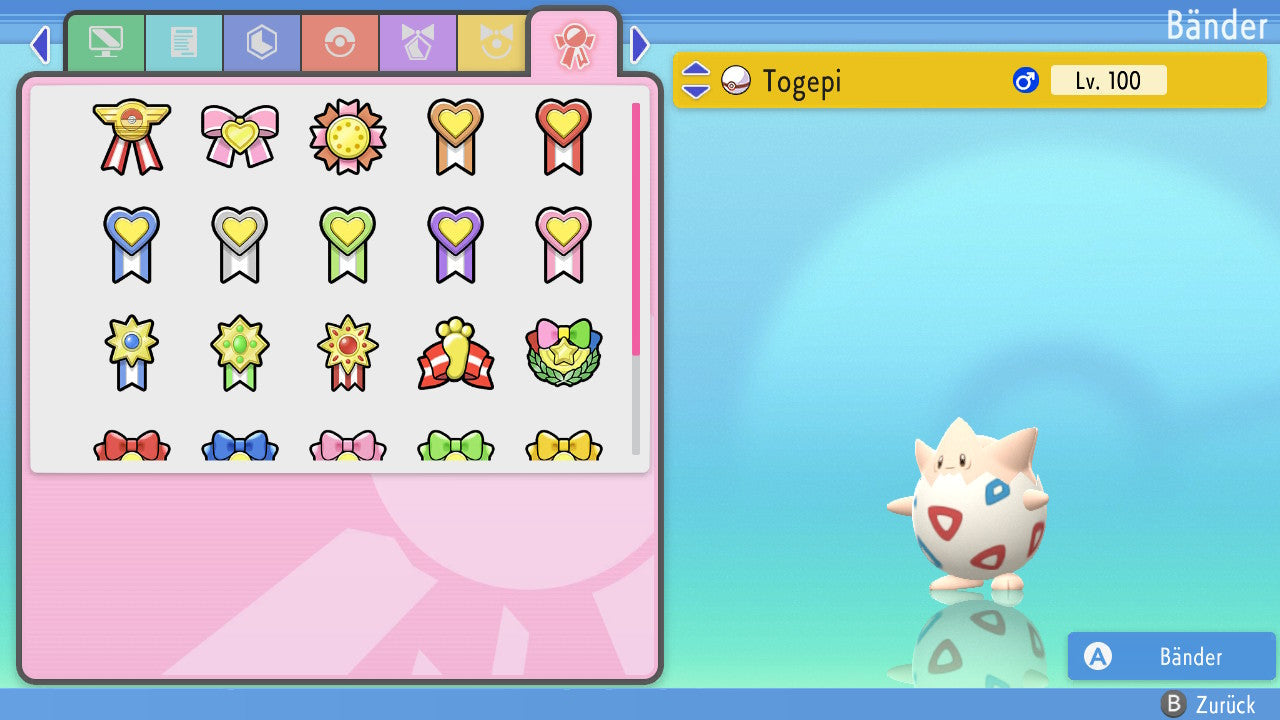Select the footprint ribbon
The height and width of the screenshot is (720, 1280).
[x=456, y=354]
